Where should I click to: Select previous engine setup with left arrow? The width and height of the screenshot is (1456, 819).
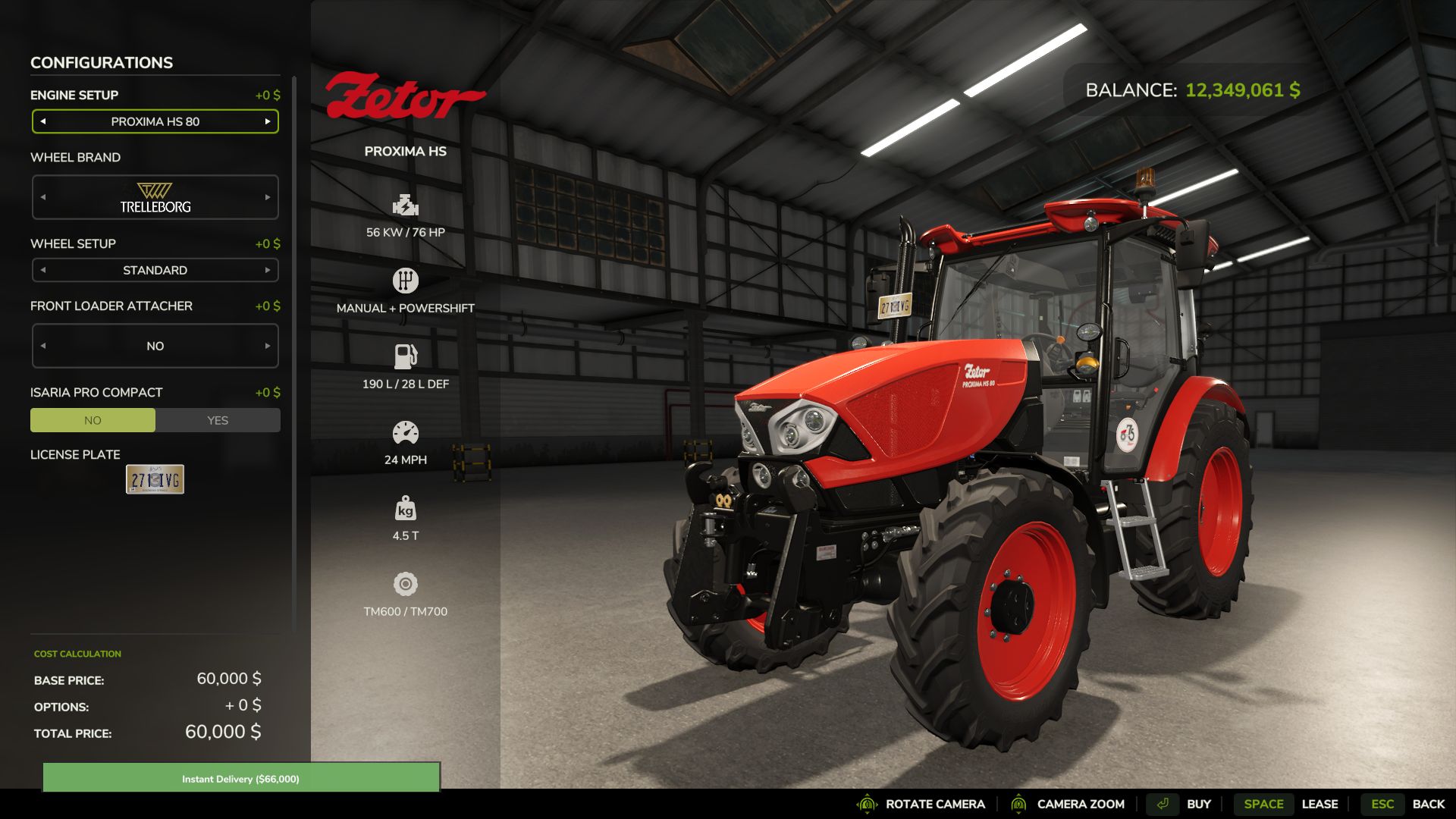pyautogui.click(x=43, y=121)
